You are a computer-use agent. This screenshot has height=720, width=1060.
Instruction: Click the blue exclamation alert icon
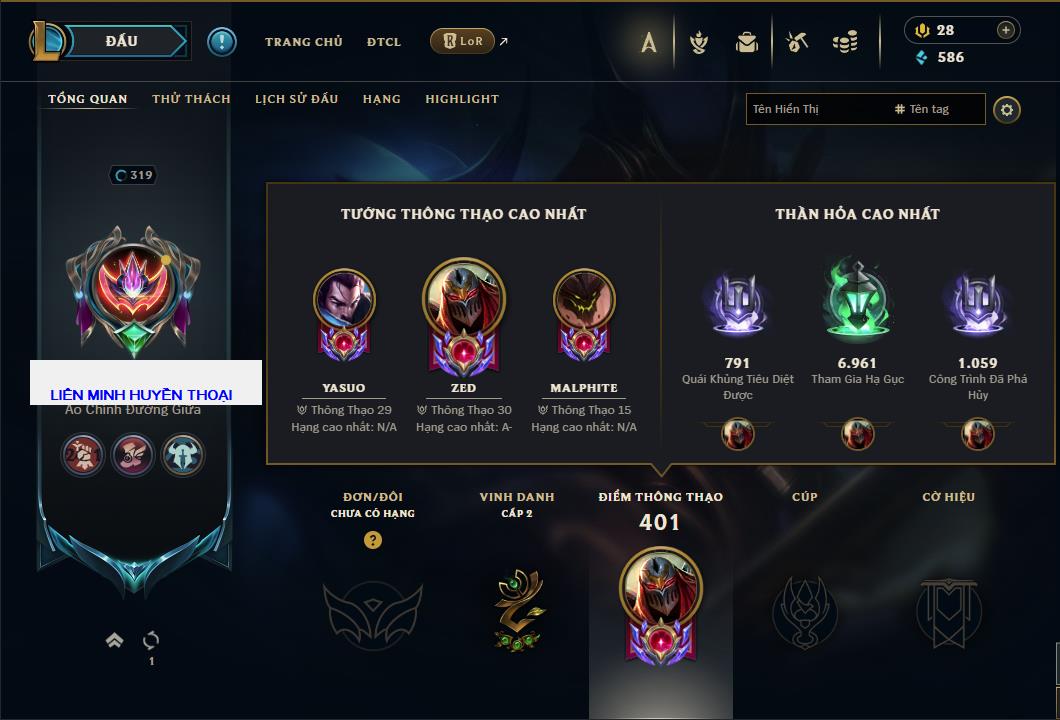coord(221,41)
